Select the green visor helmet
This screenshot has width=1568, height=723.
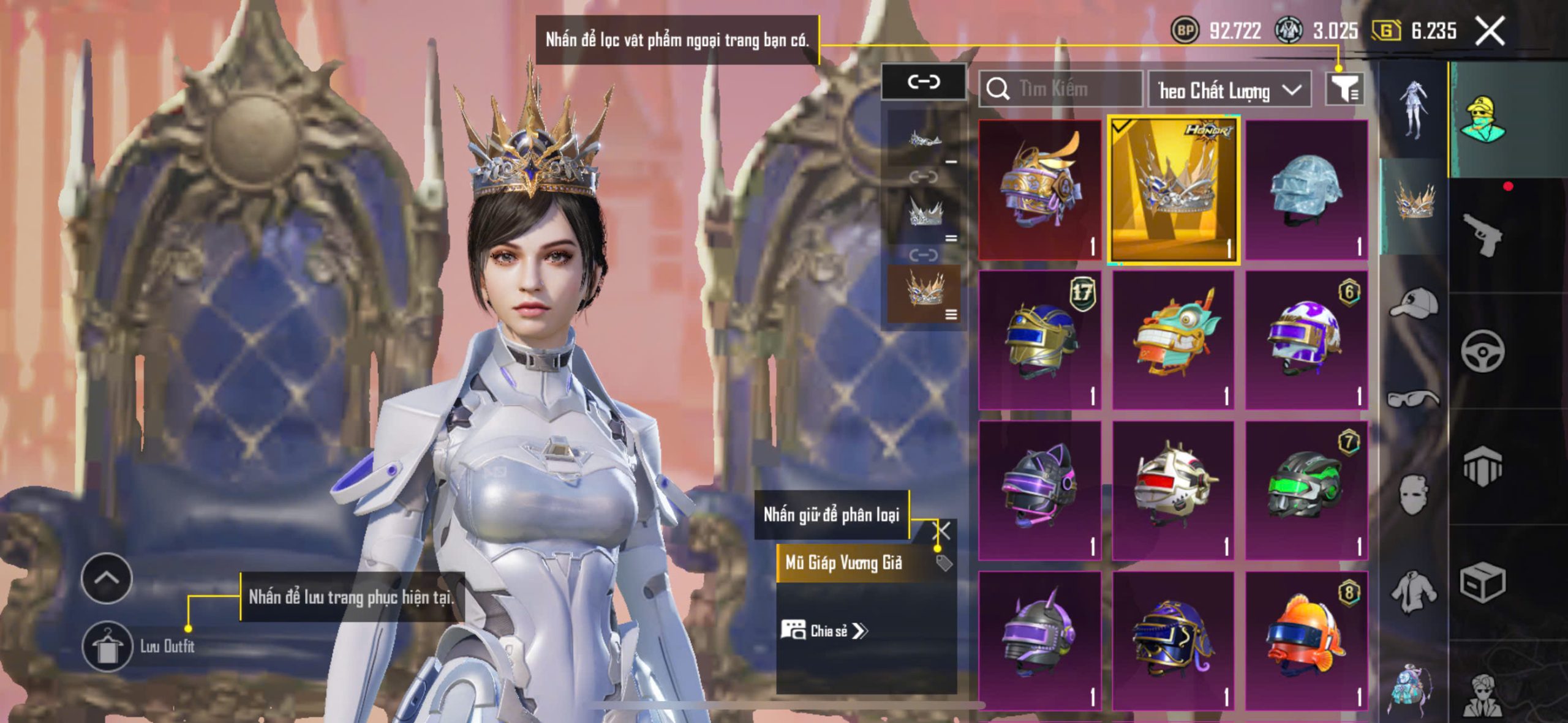click(x=1306, y=490)
